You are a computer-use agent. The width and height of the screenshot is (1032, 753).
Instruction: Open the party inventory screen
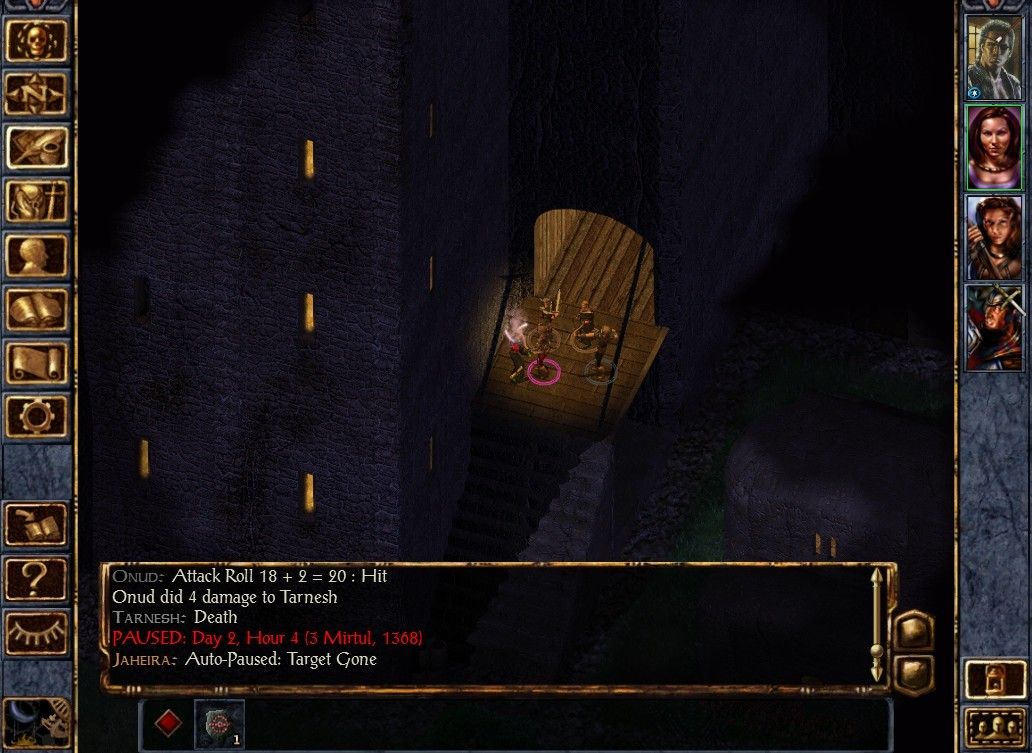[37, 201]
